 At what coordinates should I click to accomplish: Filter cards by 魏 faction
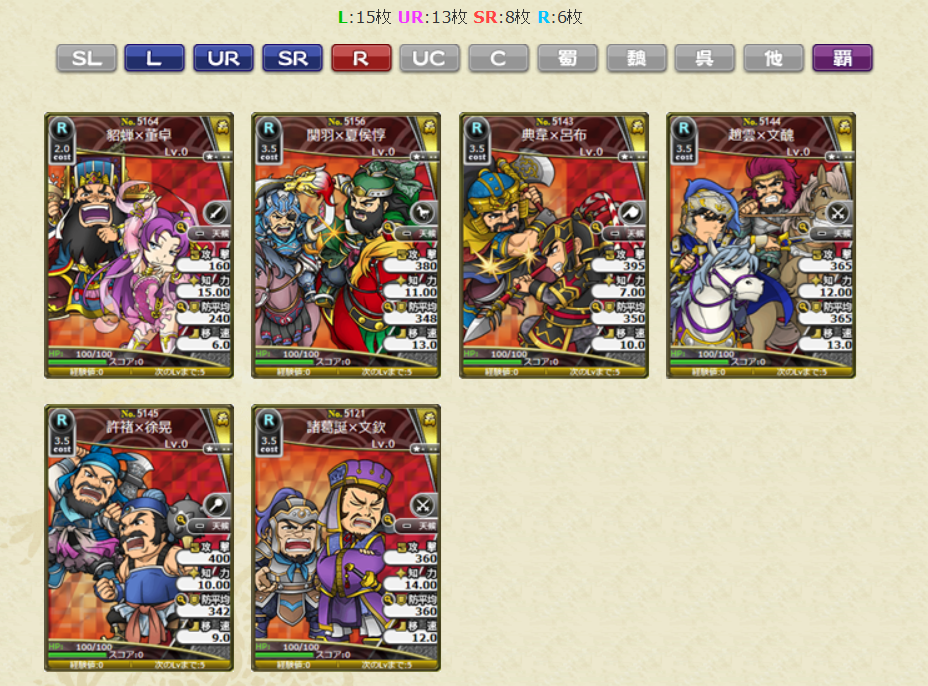click(x=636, y=58)
